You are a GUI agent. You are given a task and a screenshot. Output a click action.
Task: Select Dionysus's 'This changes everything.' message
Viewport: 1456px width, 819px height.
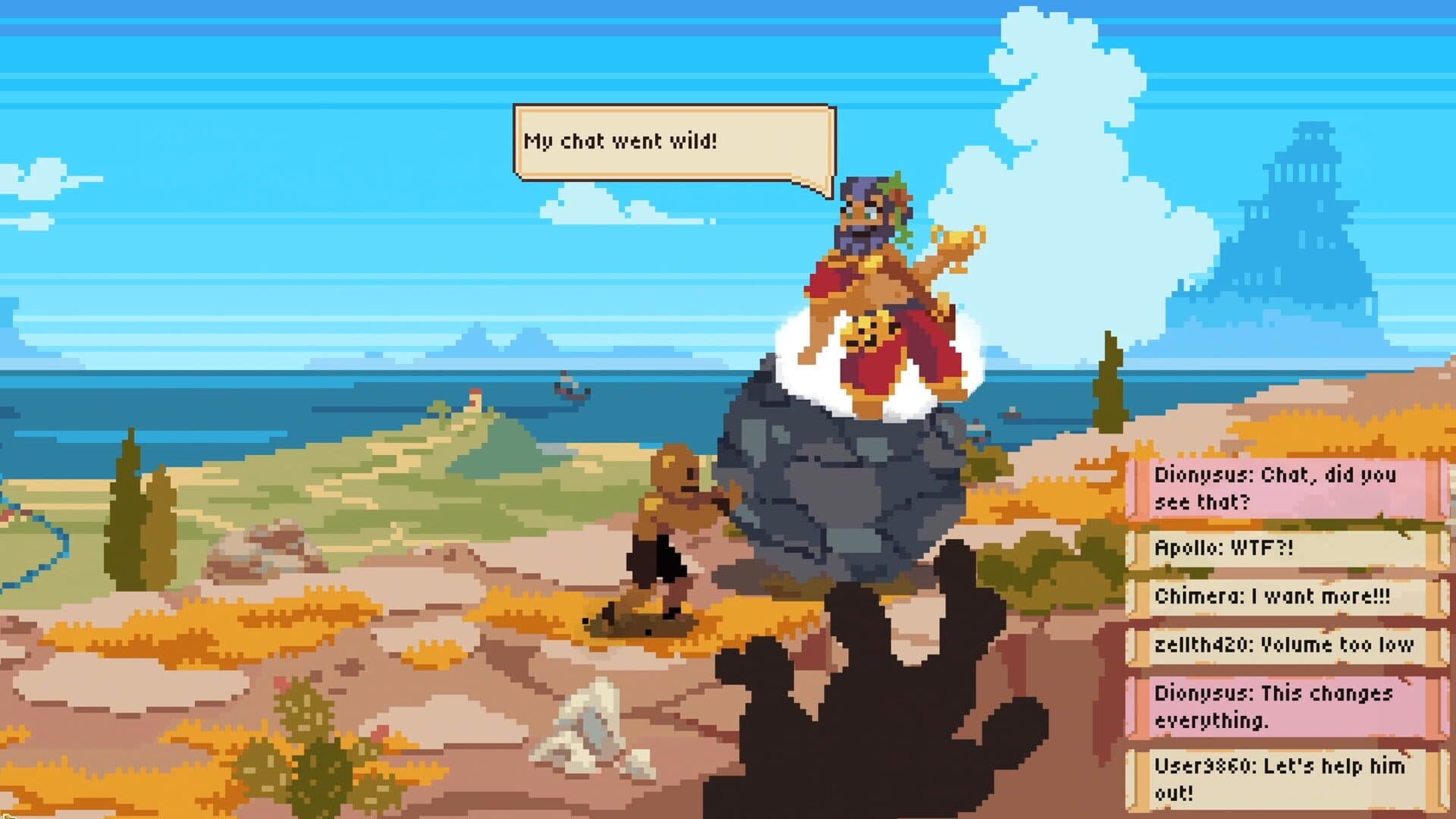coord(1289,705)
